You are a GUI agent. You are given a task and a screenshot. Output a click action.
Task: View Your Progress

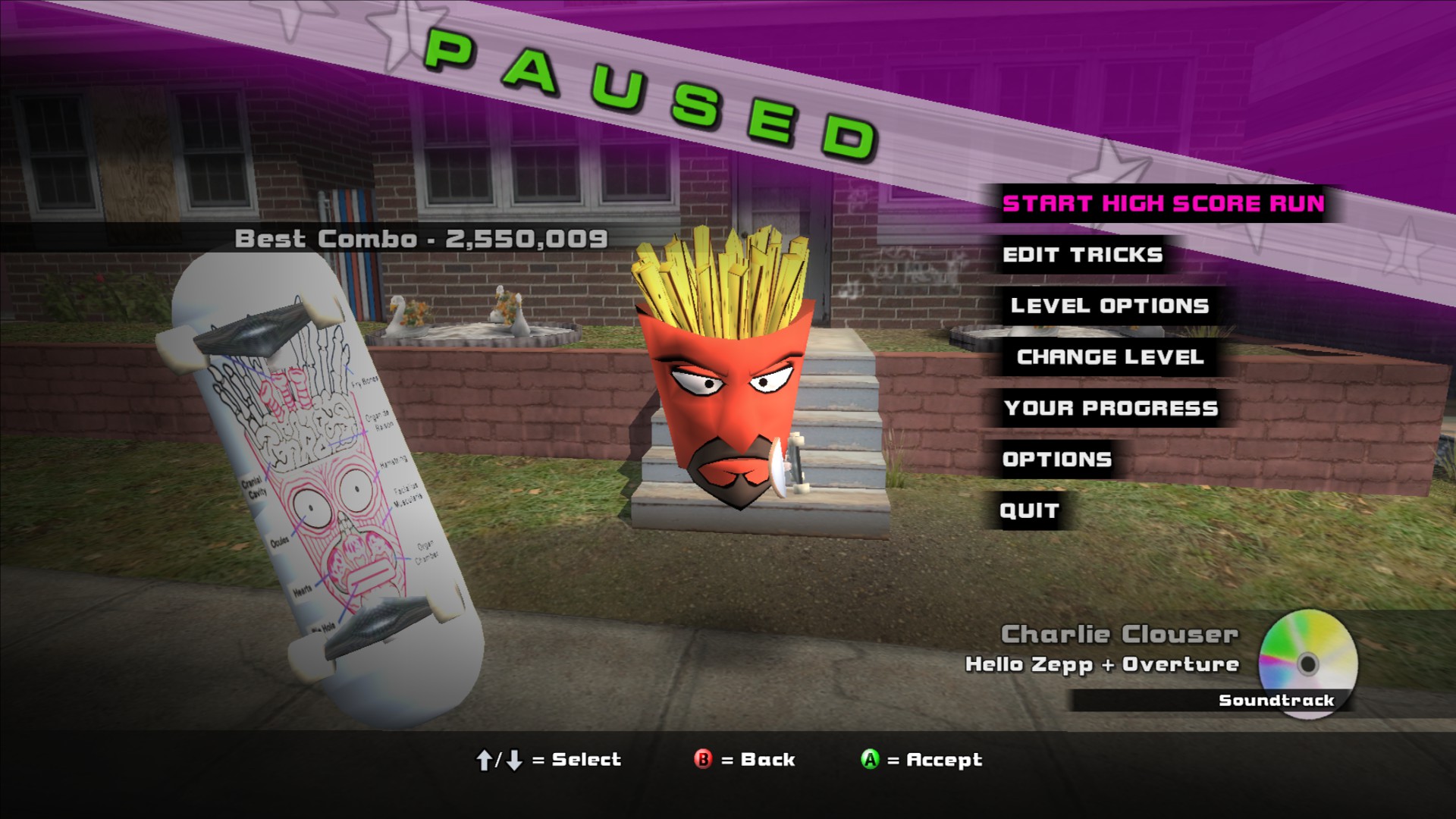coord(1110,408)
